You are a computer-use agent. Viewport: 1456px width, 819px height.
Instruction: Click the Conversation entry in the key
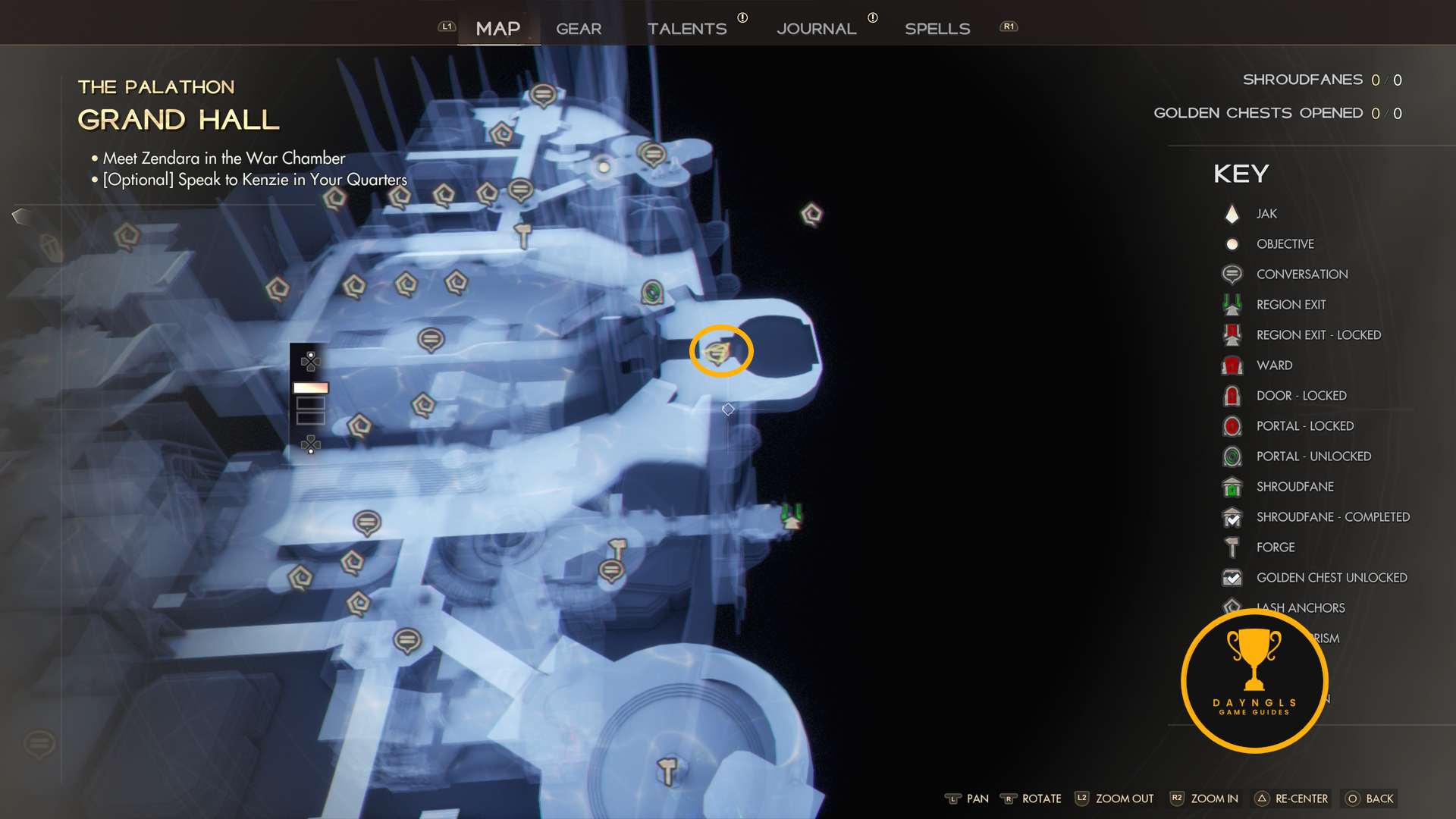1301,275
